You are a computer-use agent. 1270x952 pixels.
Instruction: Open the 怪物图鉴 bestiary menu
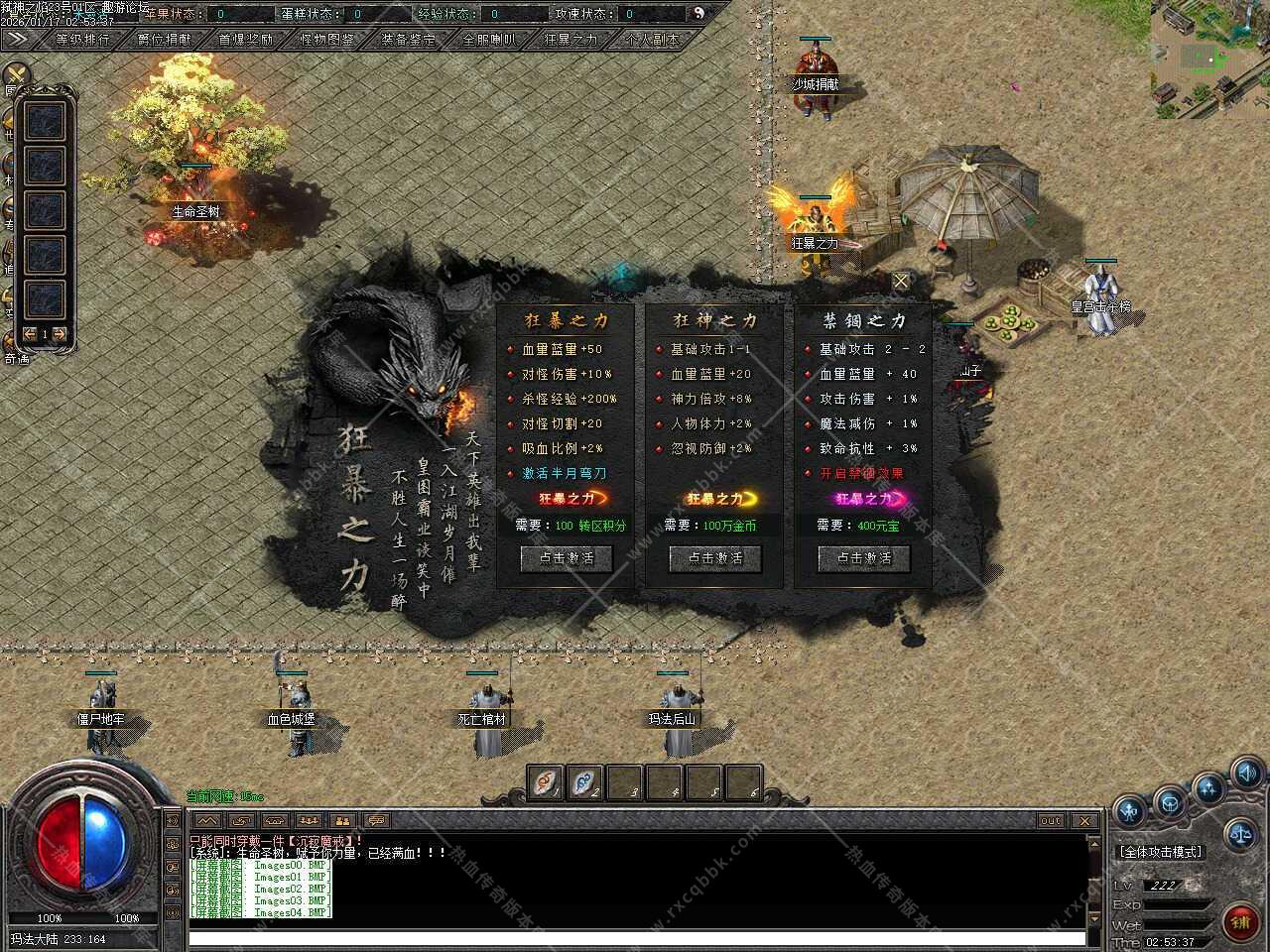point(327,40)
